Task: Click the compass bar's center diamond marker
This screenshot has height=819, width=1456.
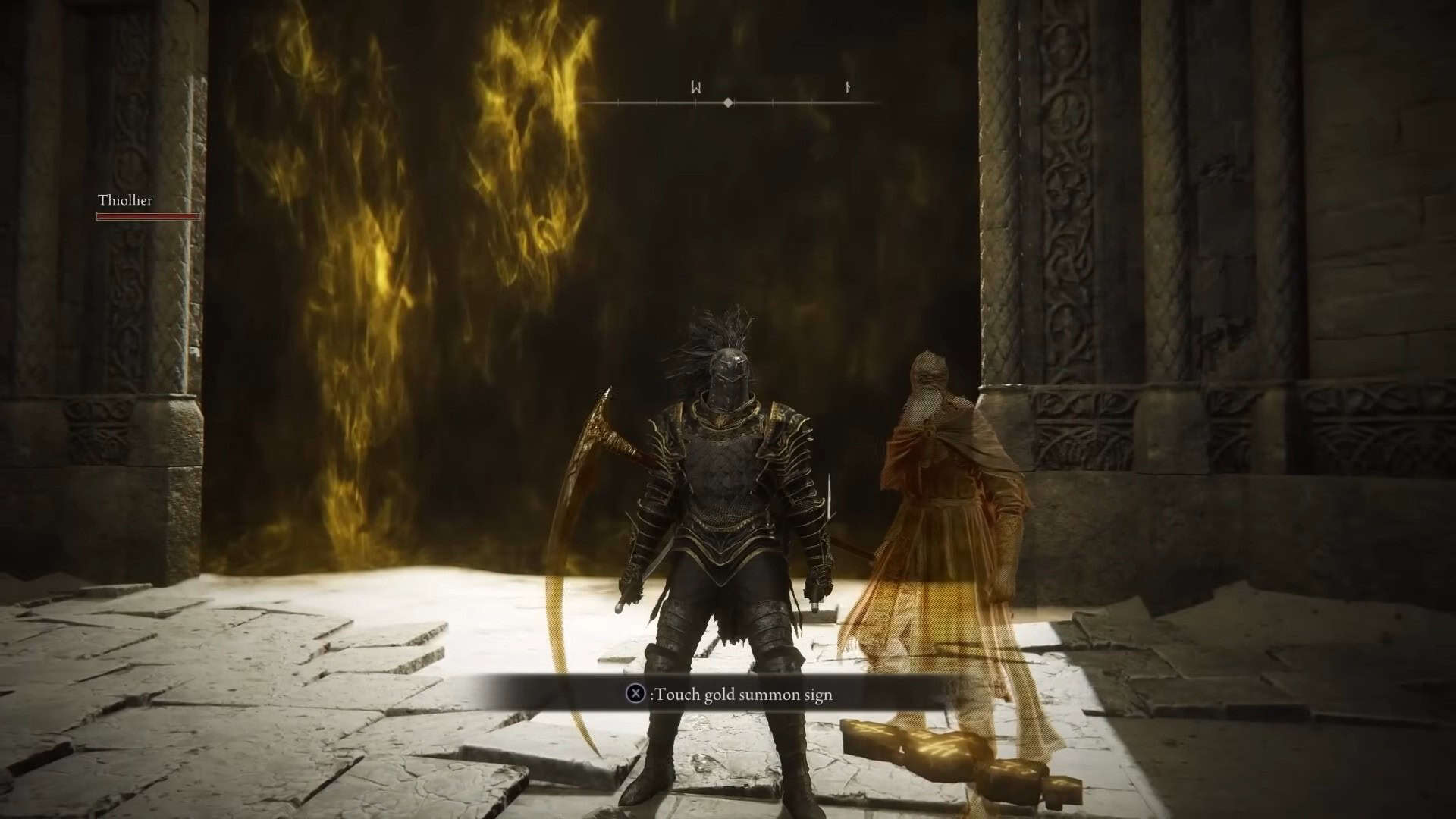Action: [728, 102]
